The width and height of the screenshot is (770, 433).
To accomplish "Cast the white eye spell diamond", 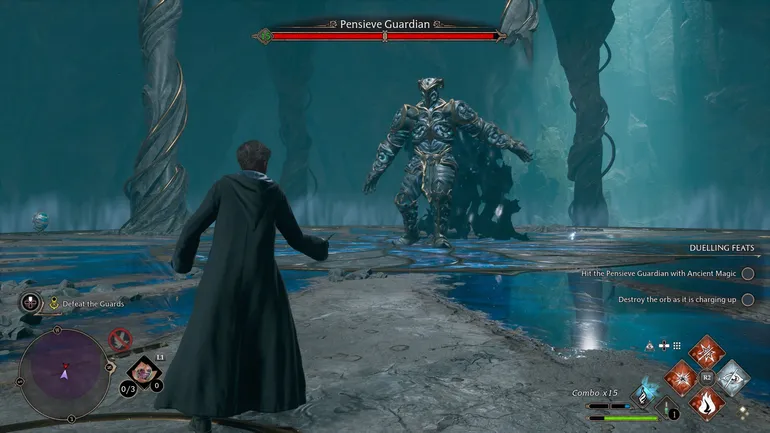I will pyautogui.click(x=733, y=378).
